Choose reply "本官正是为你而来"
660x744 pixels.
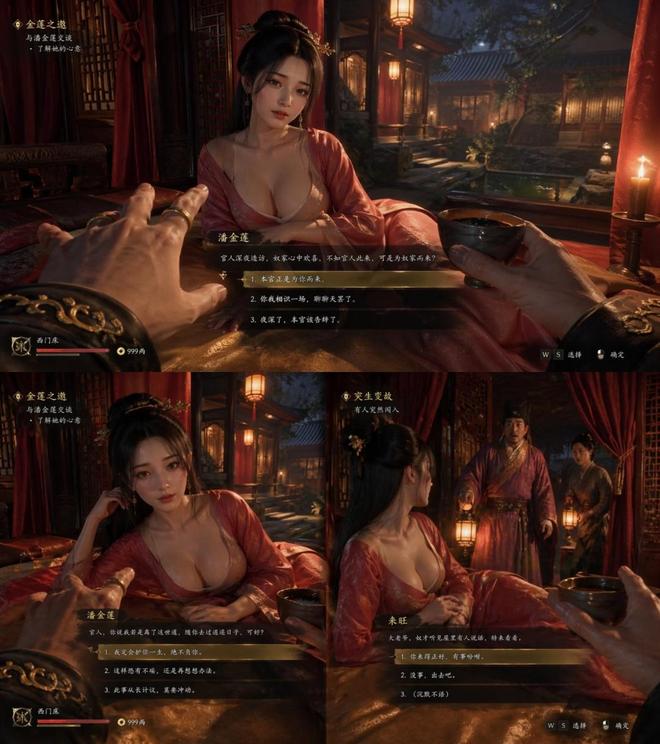pos(290,279)
